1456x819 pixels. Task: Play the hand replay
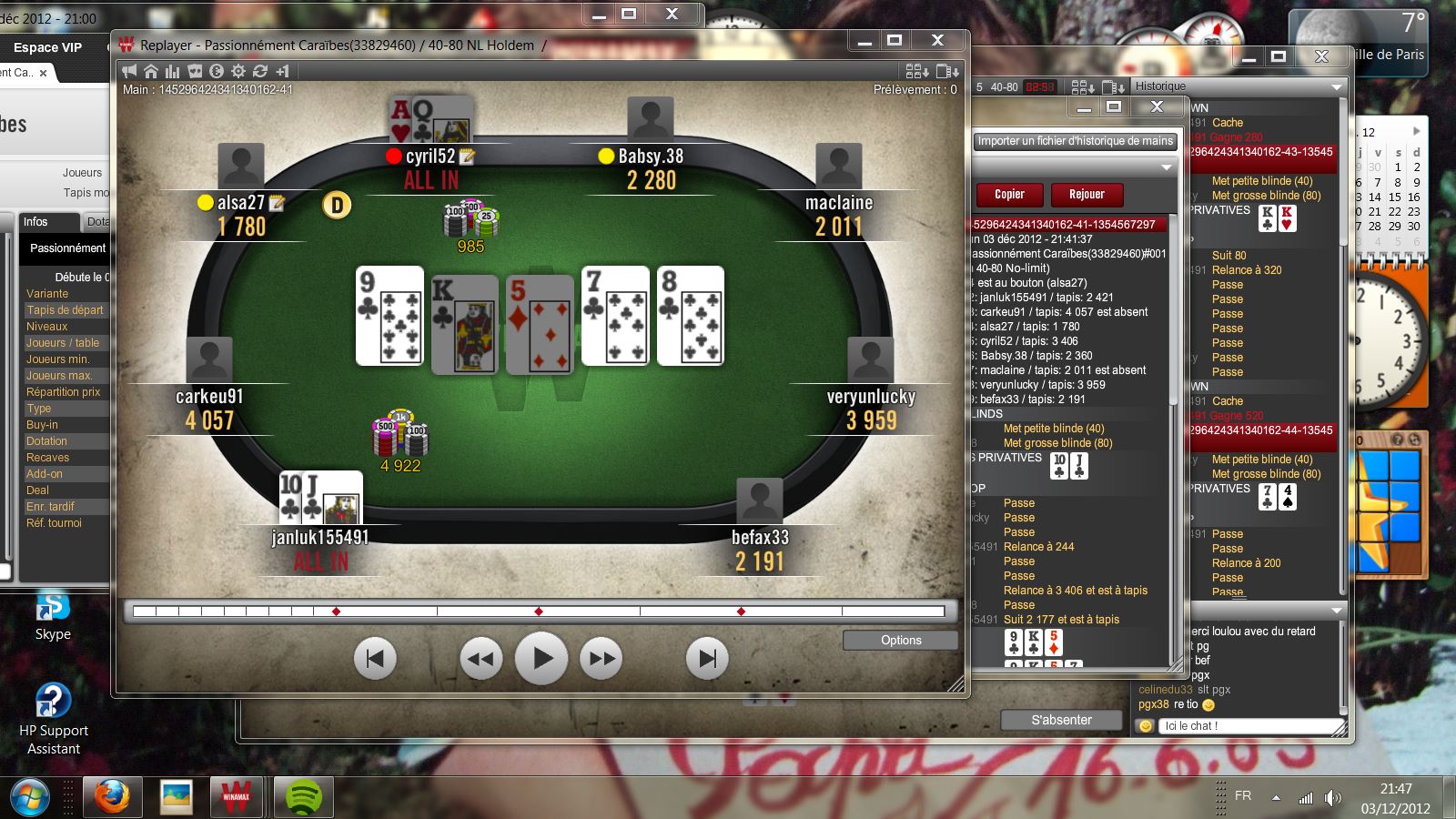[x=541, y=658]
